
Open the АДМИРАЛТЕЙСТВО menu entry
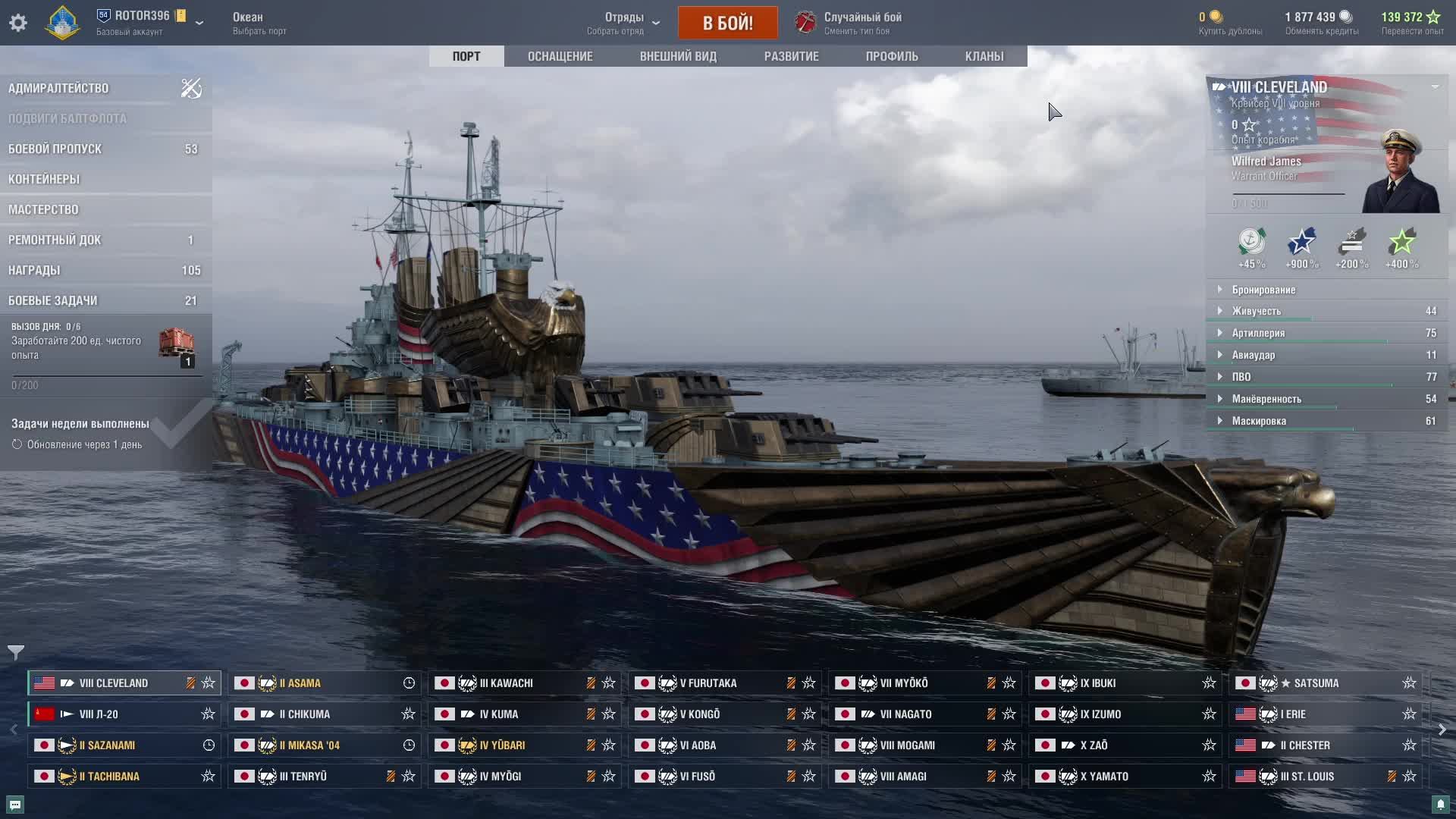[x=58, y=88]
